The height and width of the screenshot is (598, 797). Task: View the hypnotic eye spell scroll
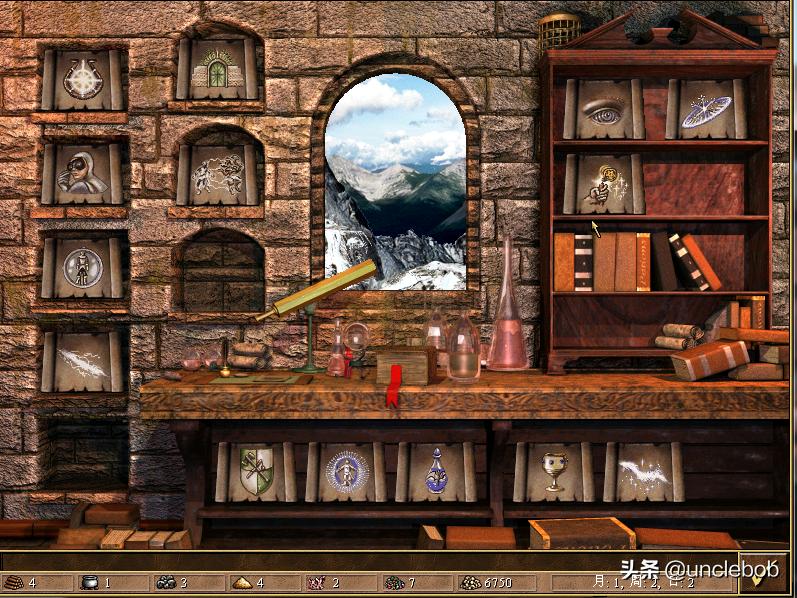604,109
